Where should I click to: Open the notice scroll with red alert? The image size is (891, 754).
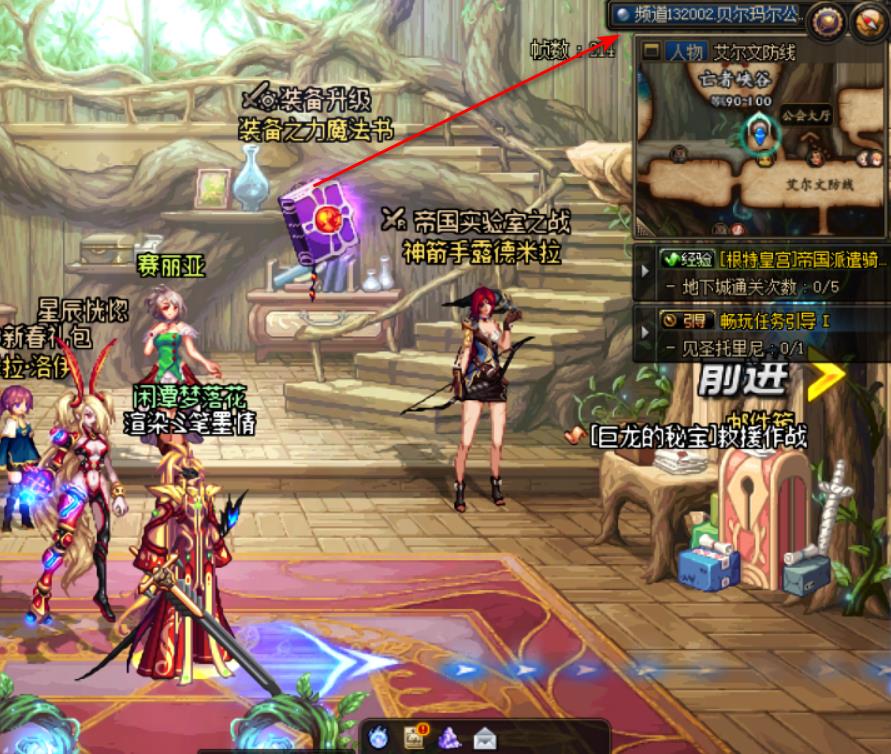414,738
